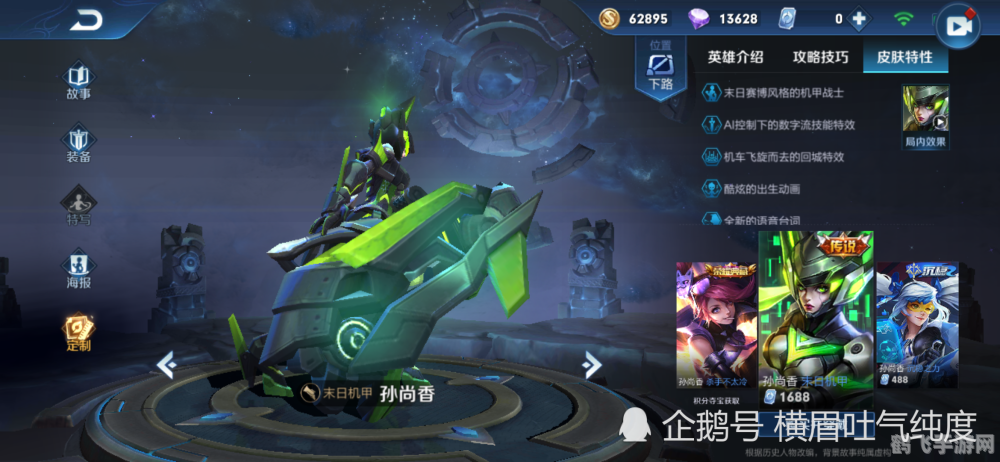Viewport: 1000px width, 462px height.
Task: Add more vouchers with the plus button
Action: (857, 18)
